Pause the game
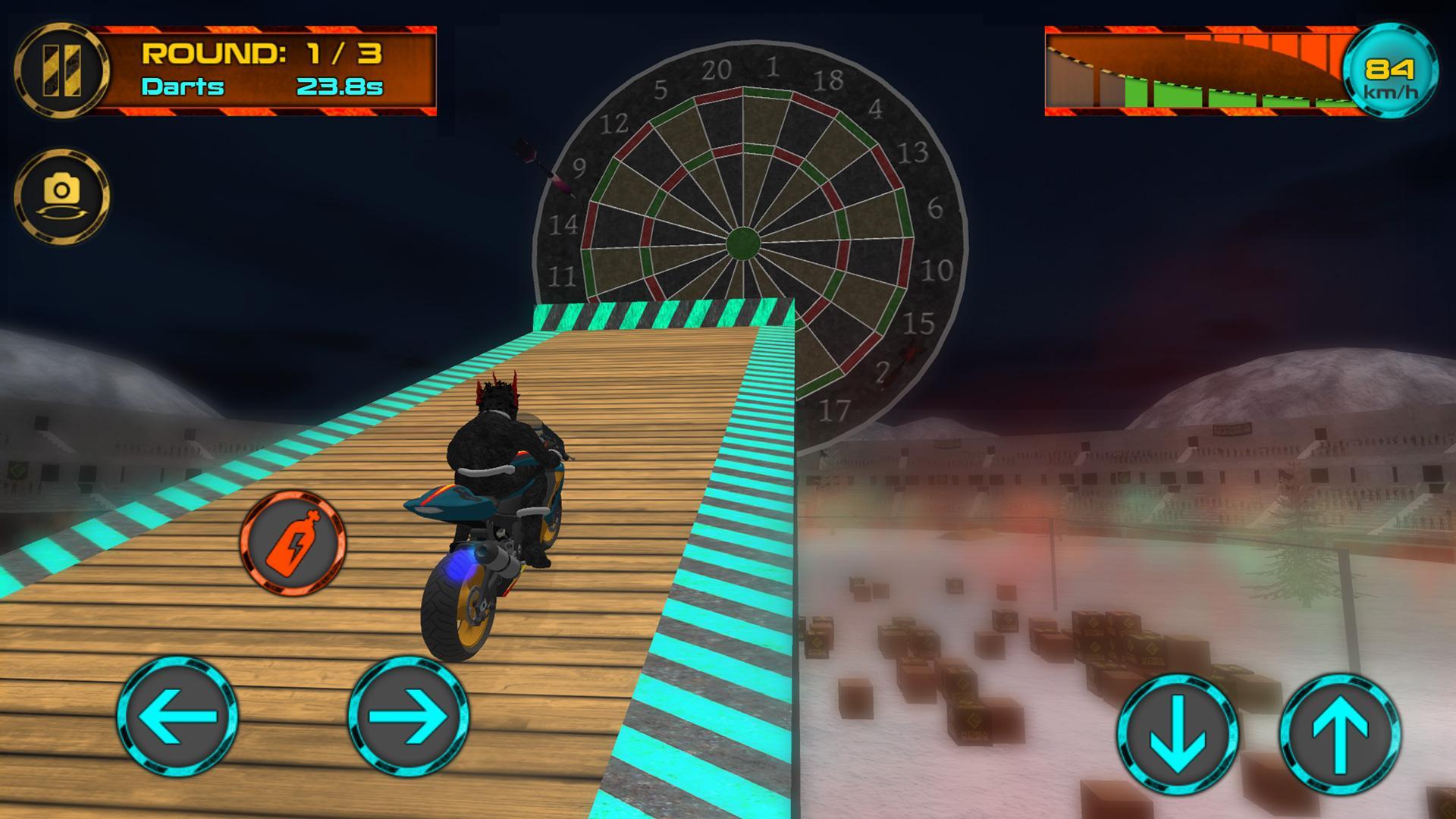The height and width of the screenshot is (819, 1456). click(61, 70)
